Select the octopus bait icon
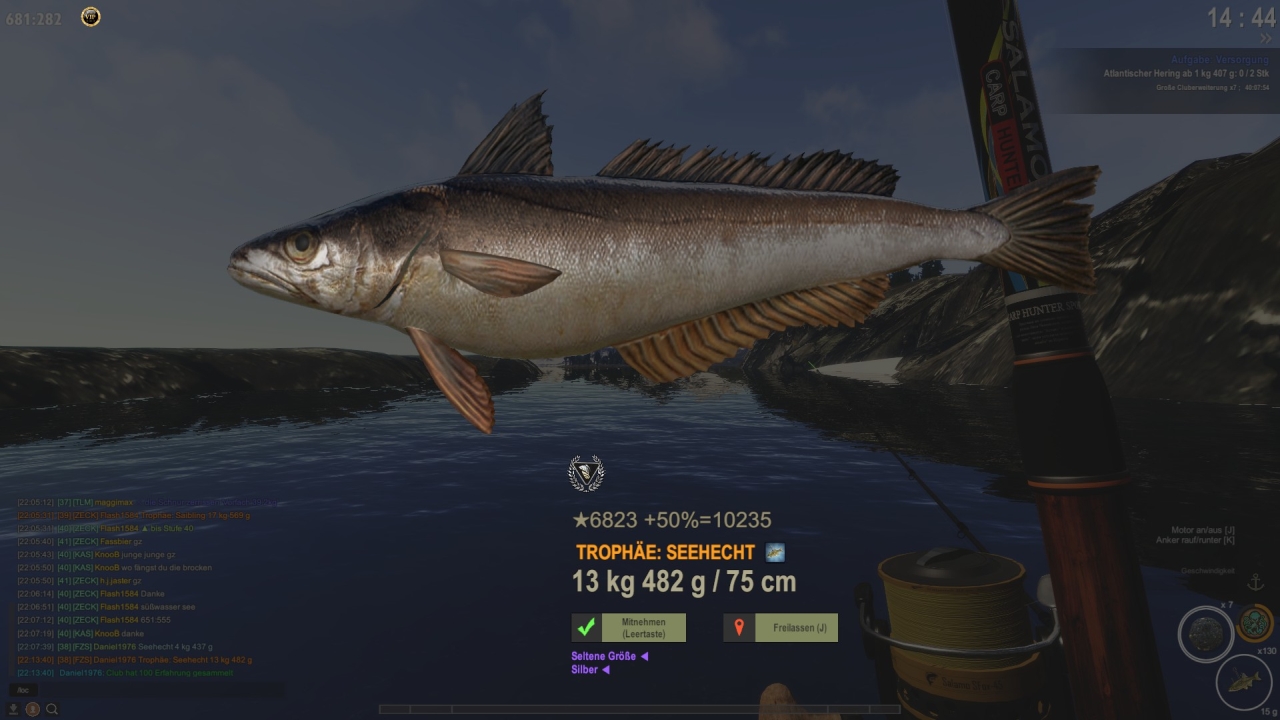The image size is (1280, 720). [1254, 623]
